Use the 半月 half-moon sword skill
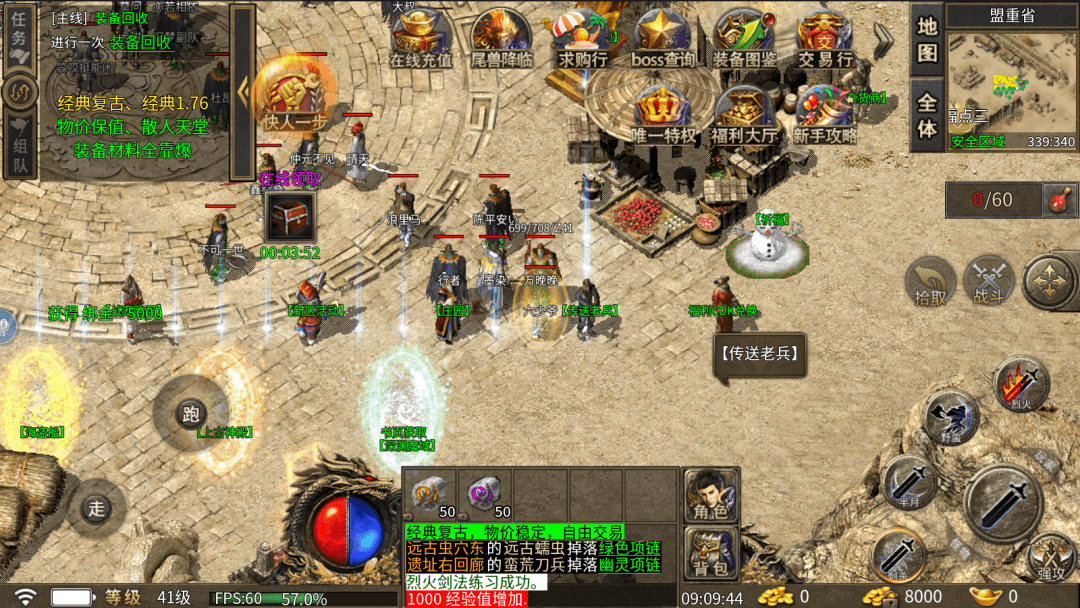 909,483
